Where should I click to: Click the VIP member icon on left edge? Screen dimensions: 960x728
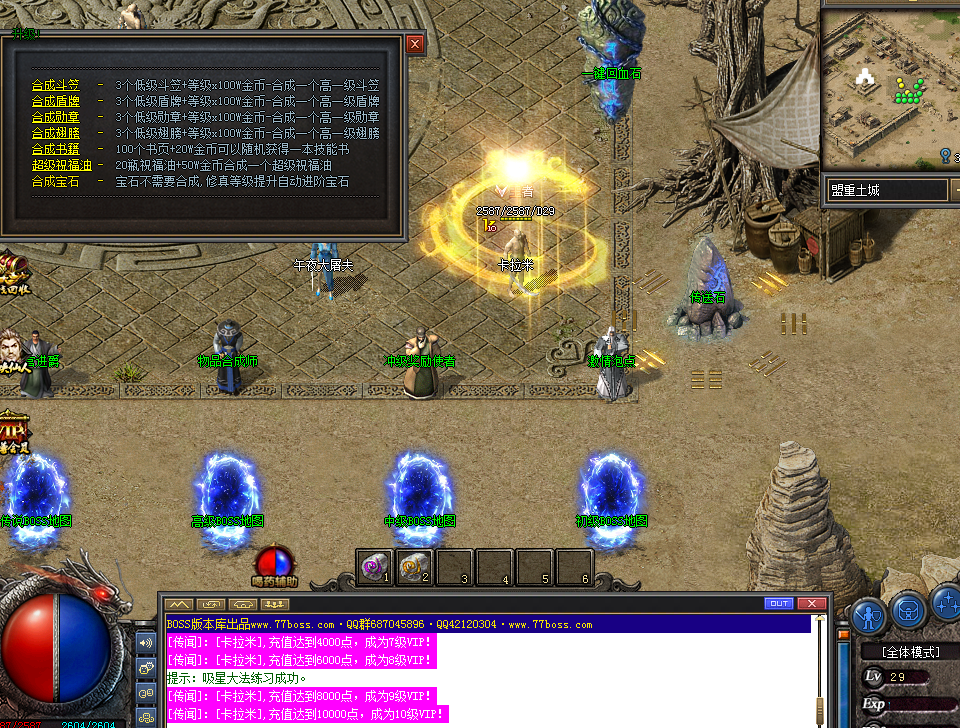14,430
